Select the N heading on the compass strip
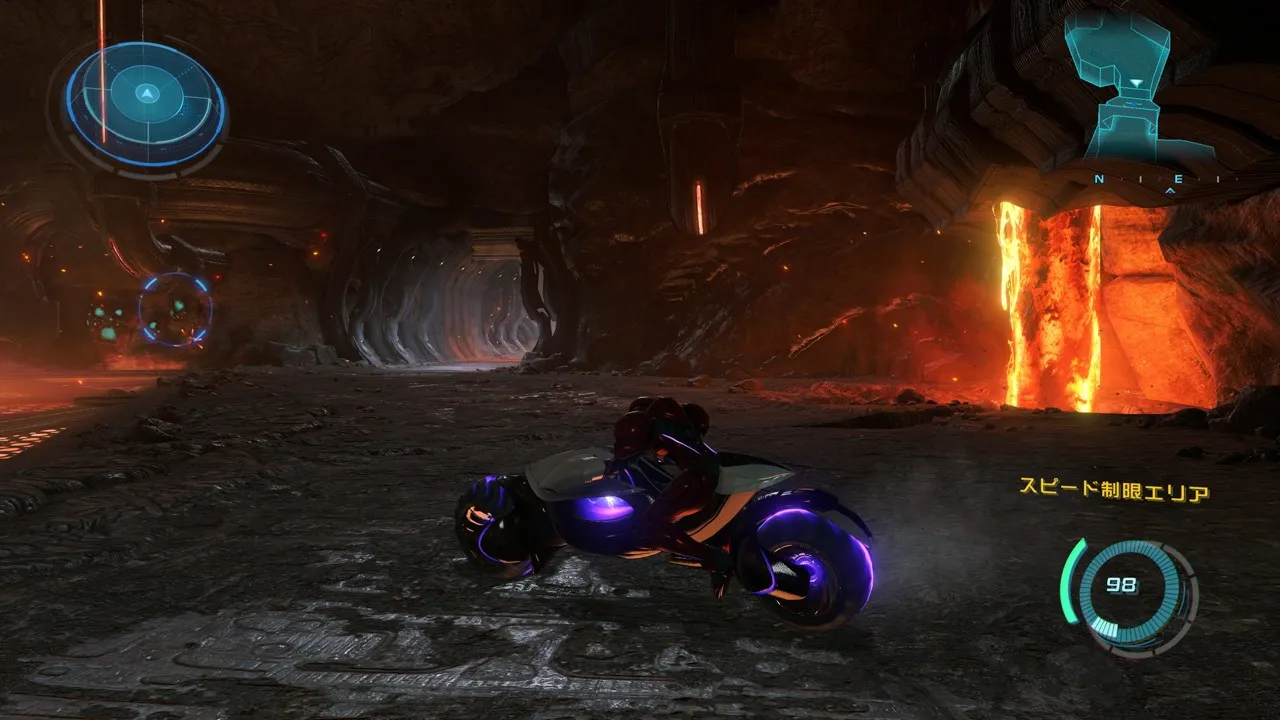This screenshot has height=720, width=1280. 1098,179
